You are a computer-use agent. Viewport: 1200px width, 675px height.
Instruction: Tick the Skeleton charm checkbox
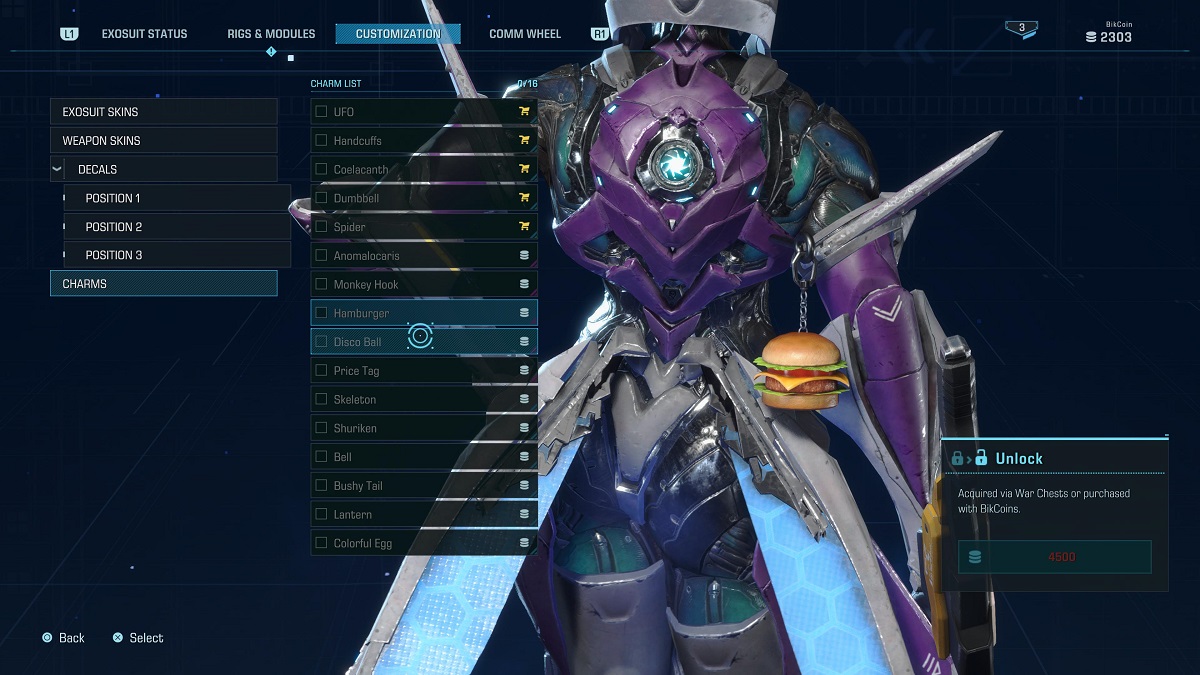(x=322, y=400)
